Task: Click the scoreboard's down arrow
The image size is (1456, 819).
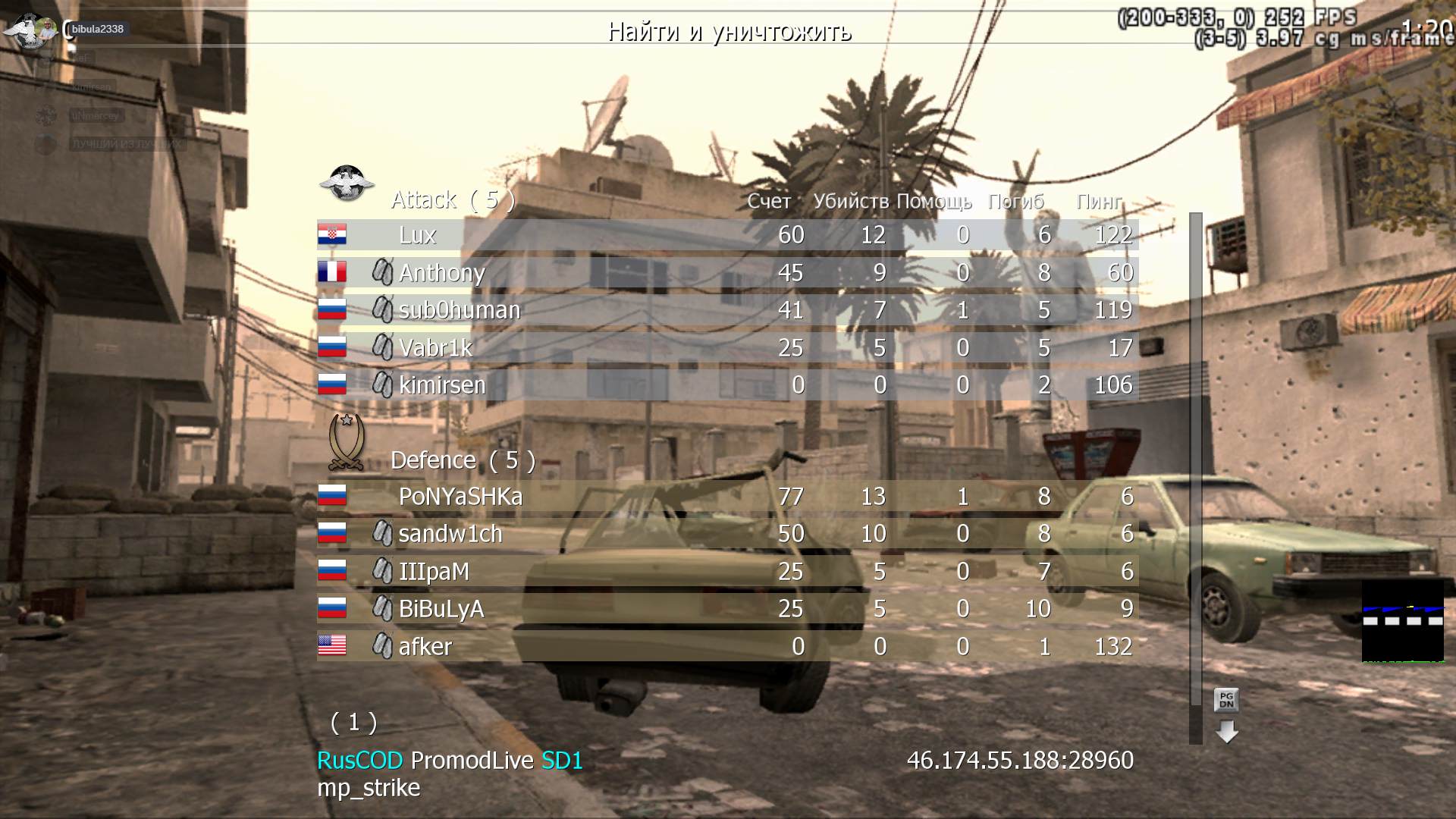Action: 1226,732
